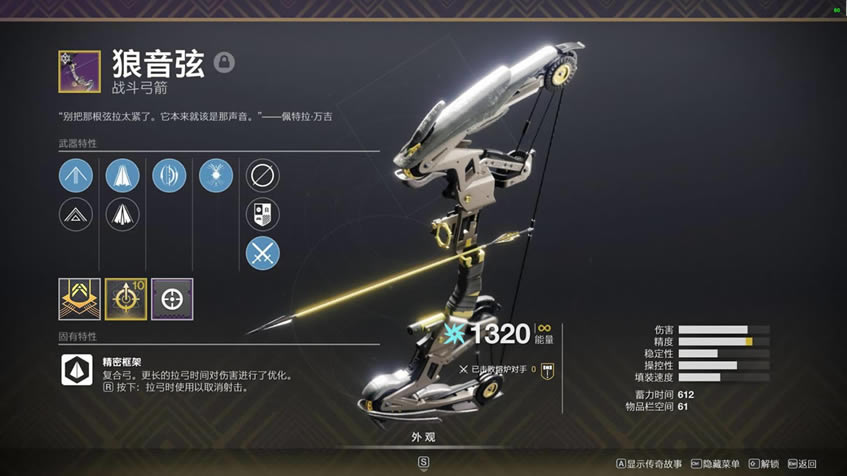This screenshot has height=476, width=847.
Task: Activate the blue crossed swords perk
Action: pos(263,252)
